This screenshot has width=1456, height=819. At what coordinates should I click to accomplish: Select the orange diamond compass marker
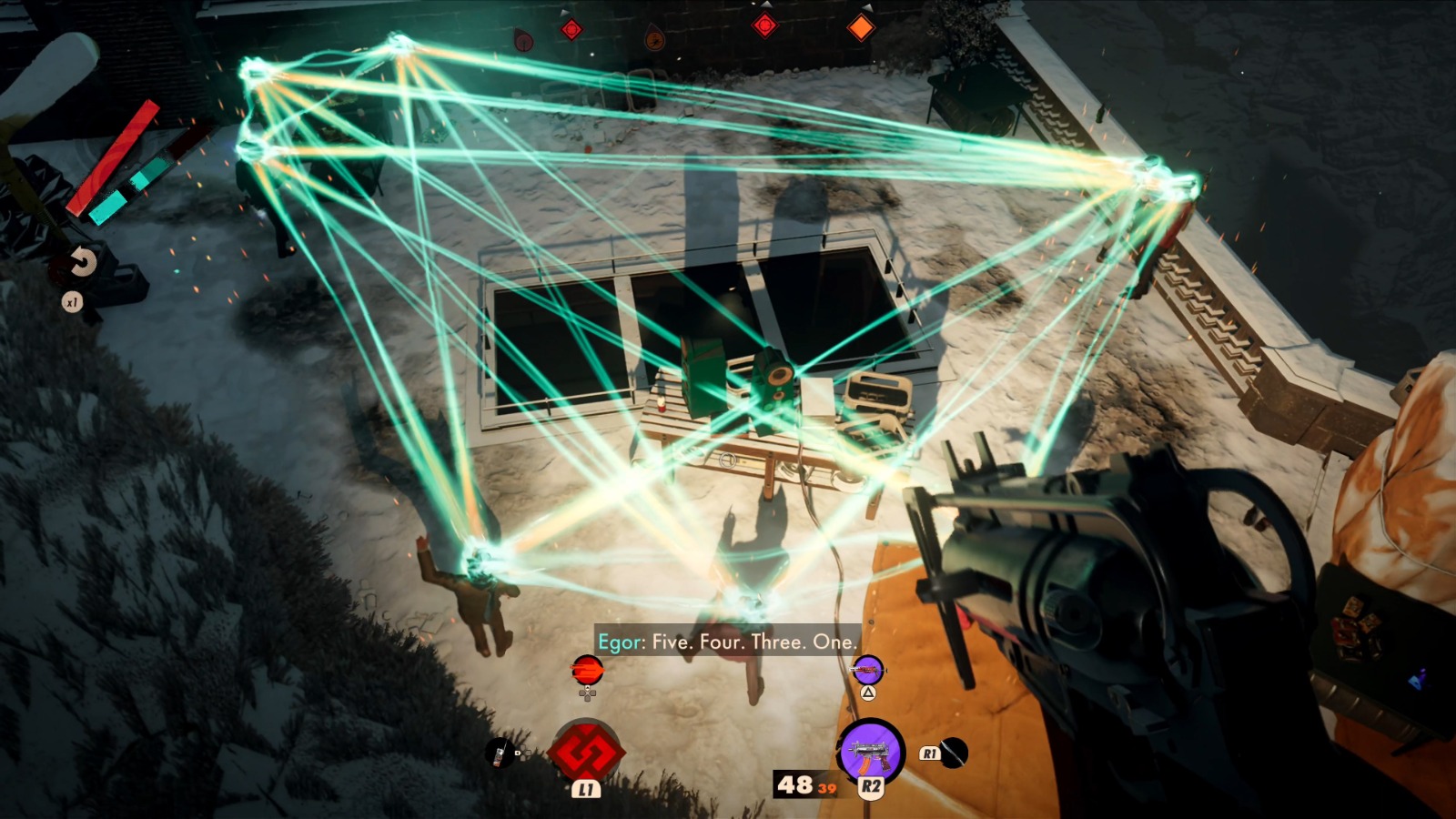click(860, 28)
